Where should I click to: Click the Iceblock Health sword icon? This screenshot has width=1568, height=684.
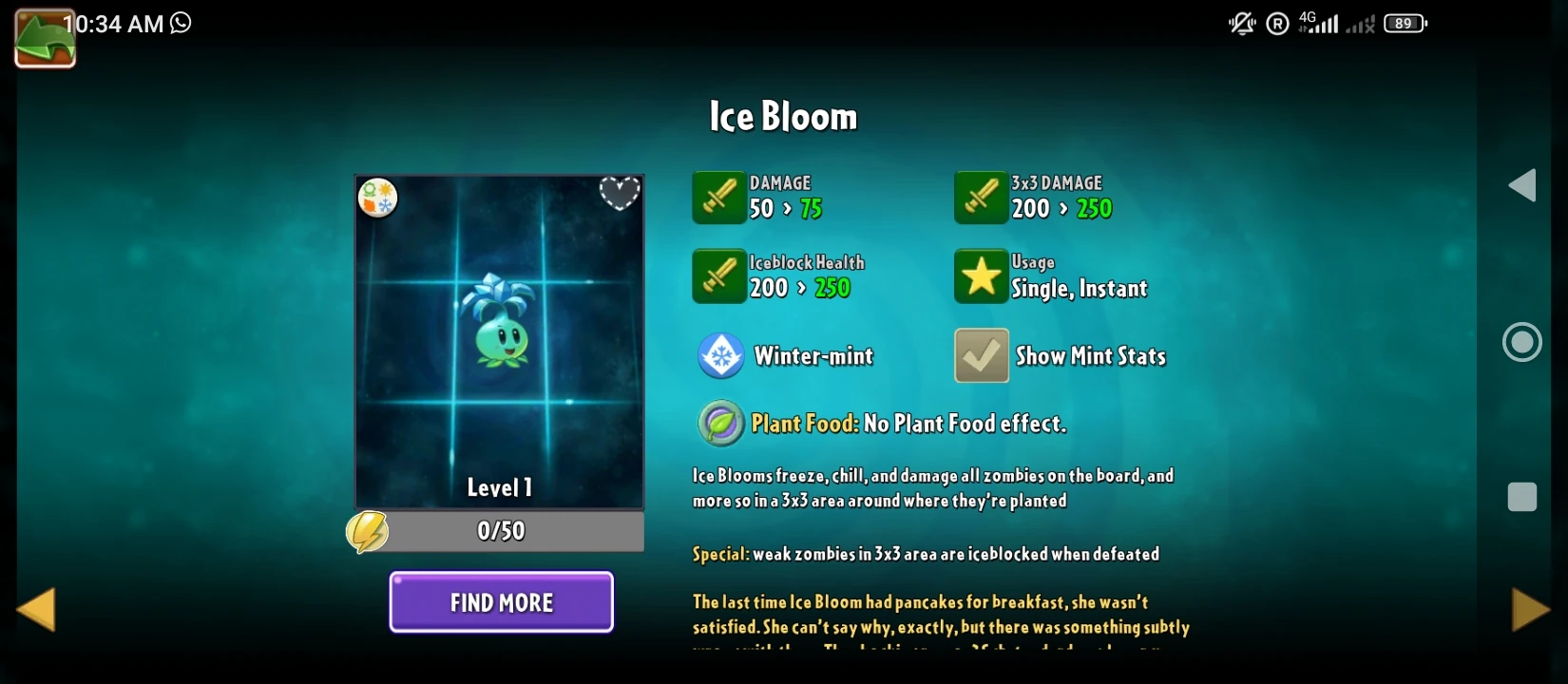(x=719, y=276)
